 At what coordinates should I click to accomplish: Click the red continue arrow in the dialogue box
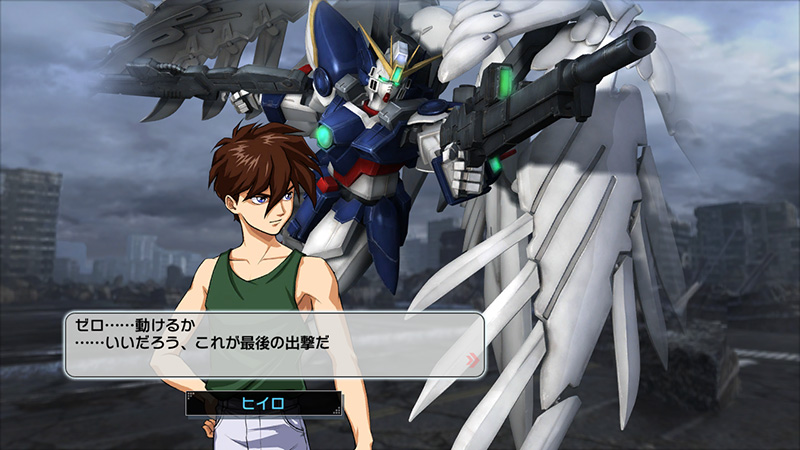(x=471, y=358)
